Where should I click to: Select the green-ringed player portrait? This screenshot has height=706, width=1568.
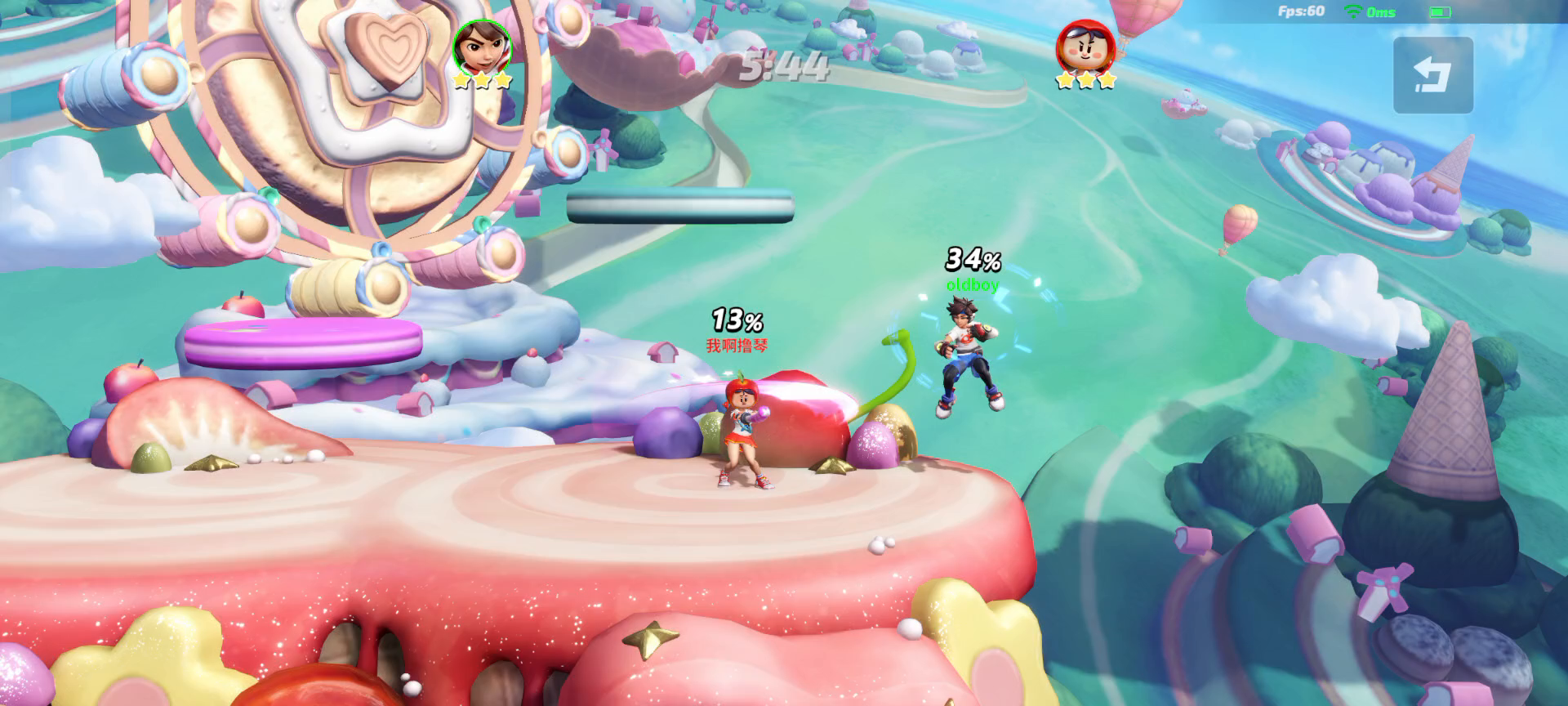click(x=482, y=46)
